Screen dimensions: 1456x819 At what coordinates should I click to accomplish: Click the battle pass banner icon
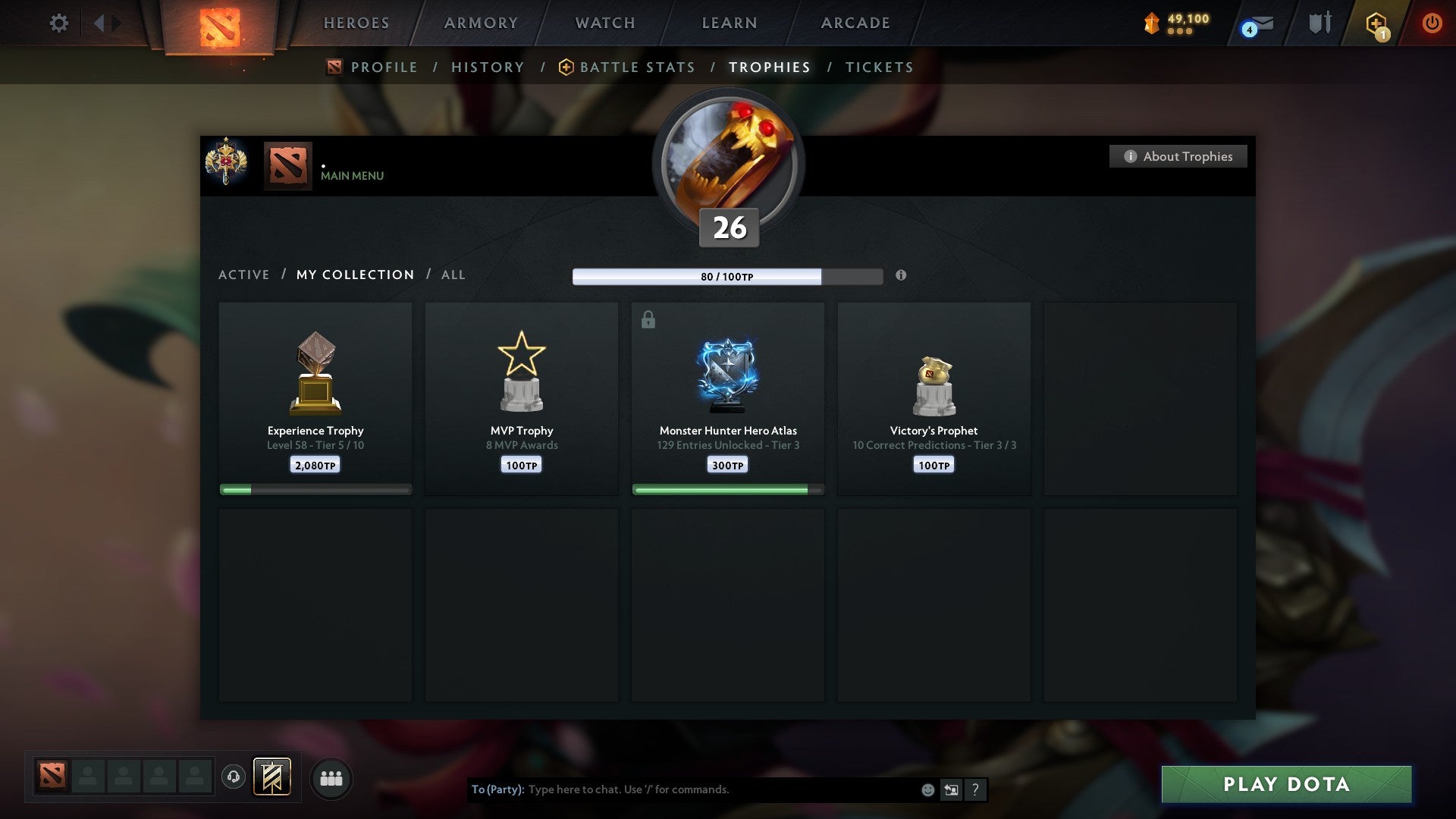271,778
